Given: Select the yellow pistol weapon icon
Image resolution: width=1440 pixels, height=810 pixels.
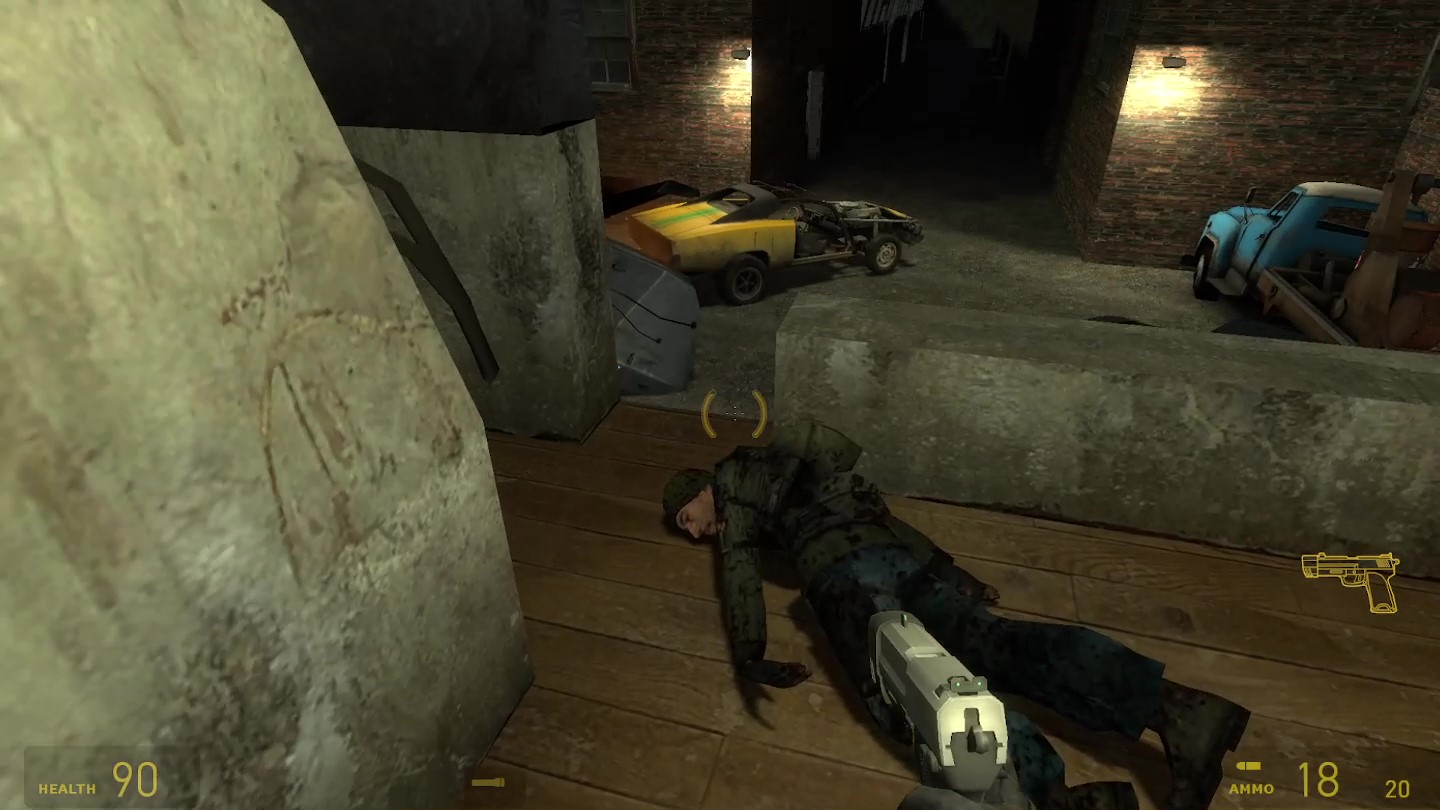Looking at the screenshot, I should click(1352, 578).
